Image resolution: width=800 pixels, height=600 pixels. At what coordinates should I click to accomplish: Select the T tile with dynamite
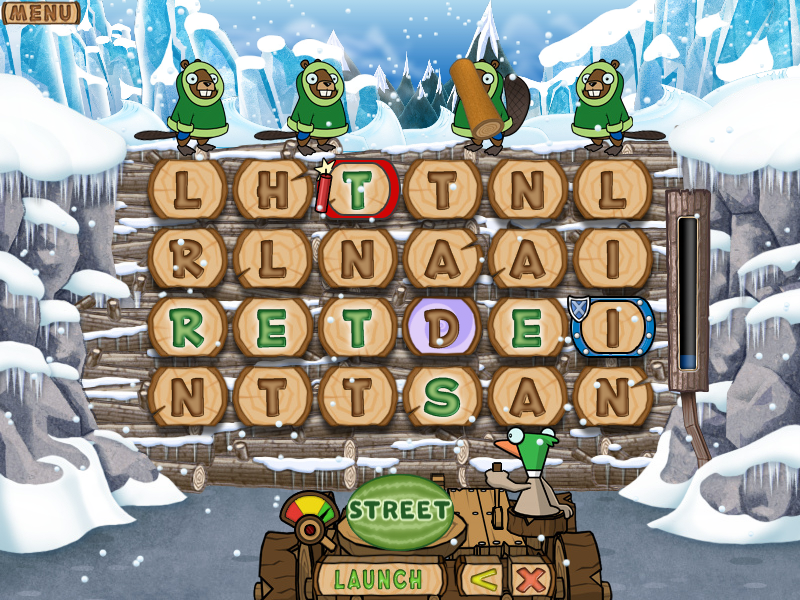click(360, 190)
